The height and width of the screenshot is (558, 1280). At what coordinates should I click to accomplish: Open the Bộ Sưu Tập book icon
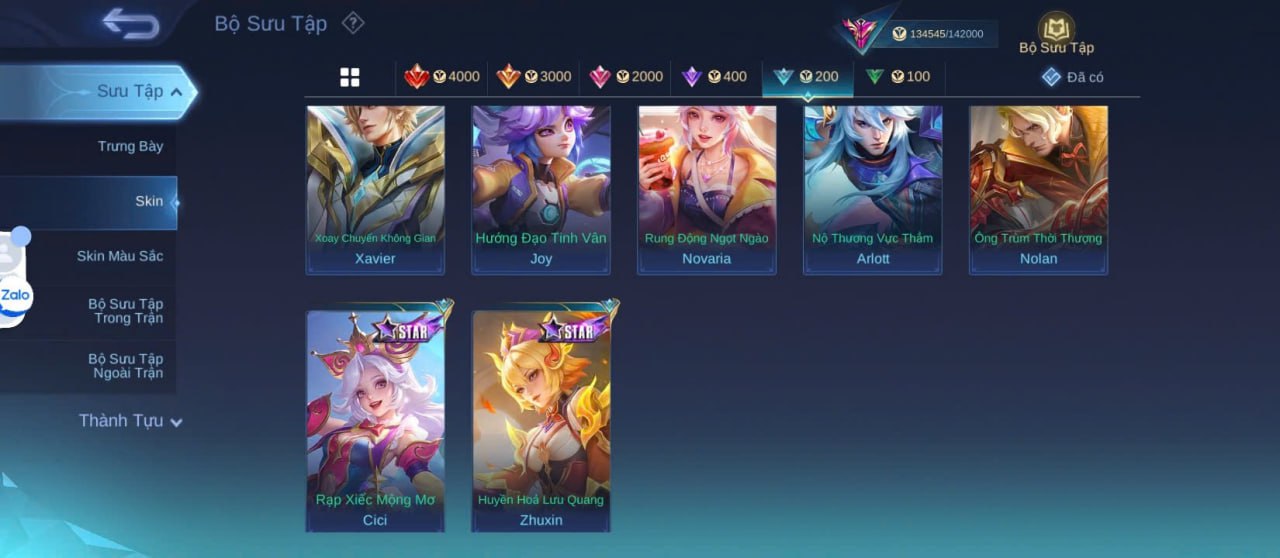point(1056,33)
